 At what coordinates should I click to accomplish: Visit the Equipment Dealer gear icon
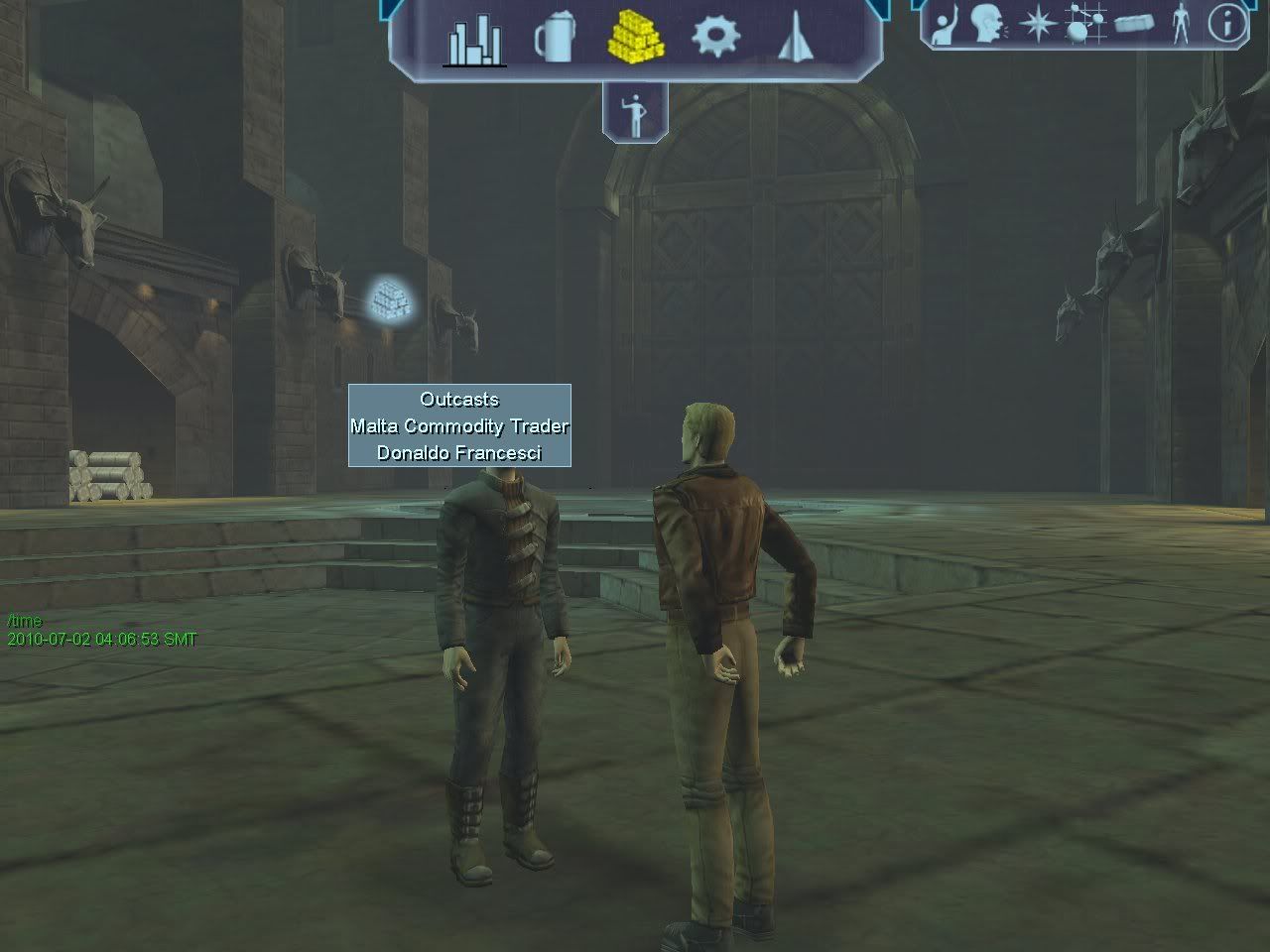(715, 38)
